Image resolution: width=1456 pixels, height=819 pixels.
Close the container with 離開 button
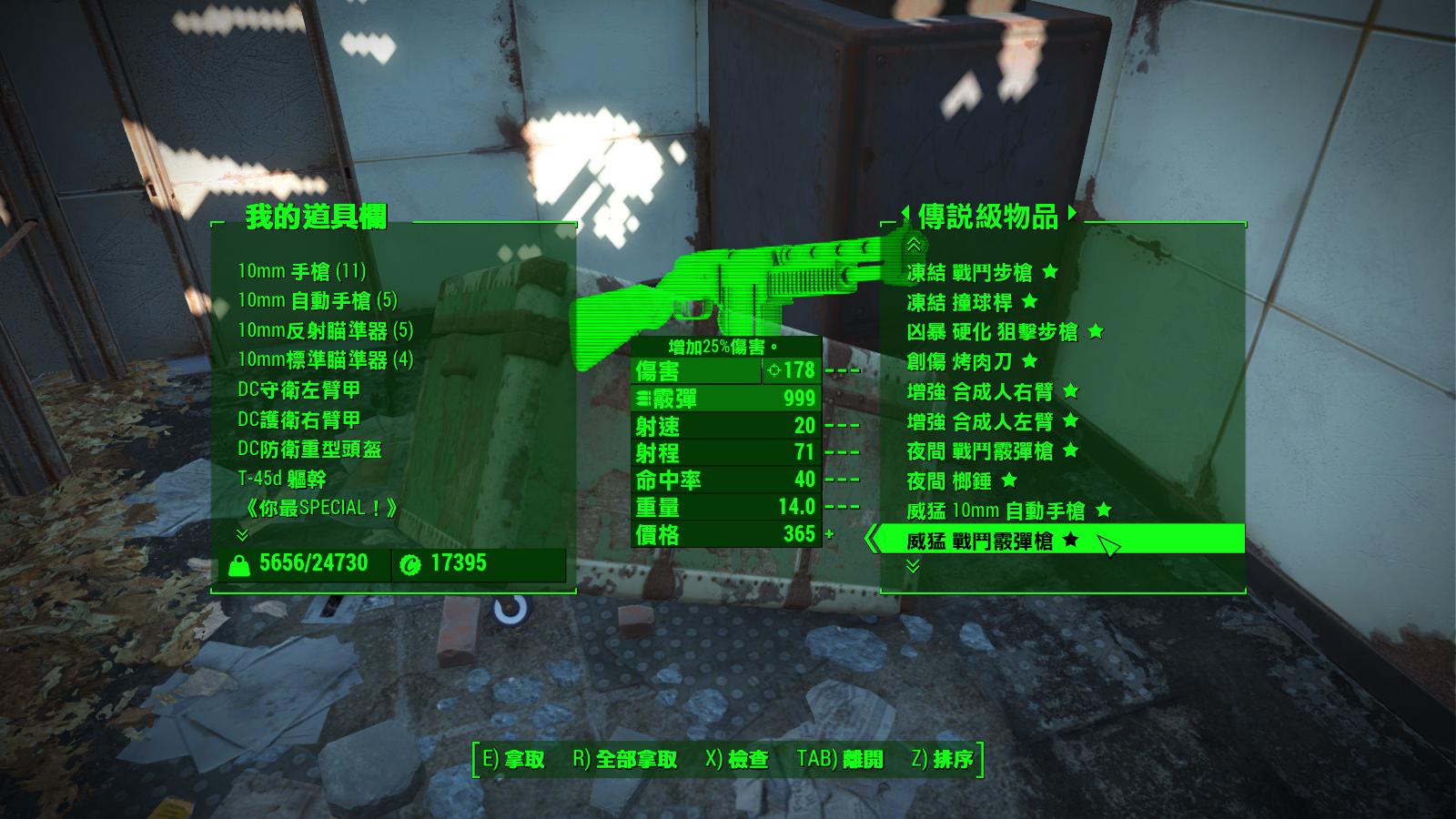point(840,759)
